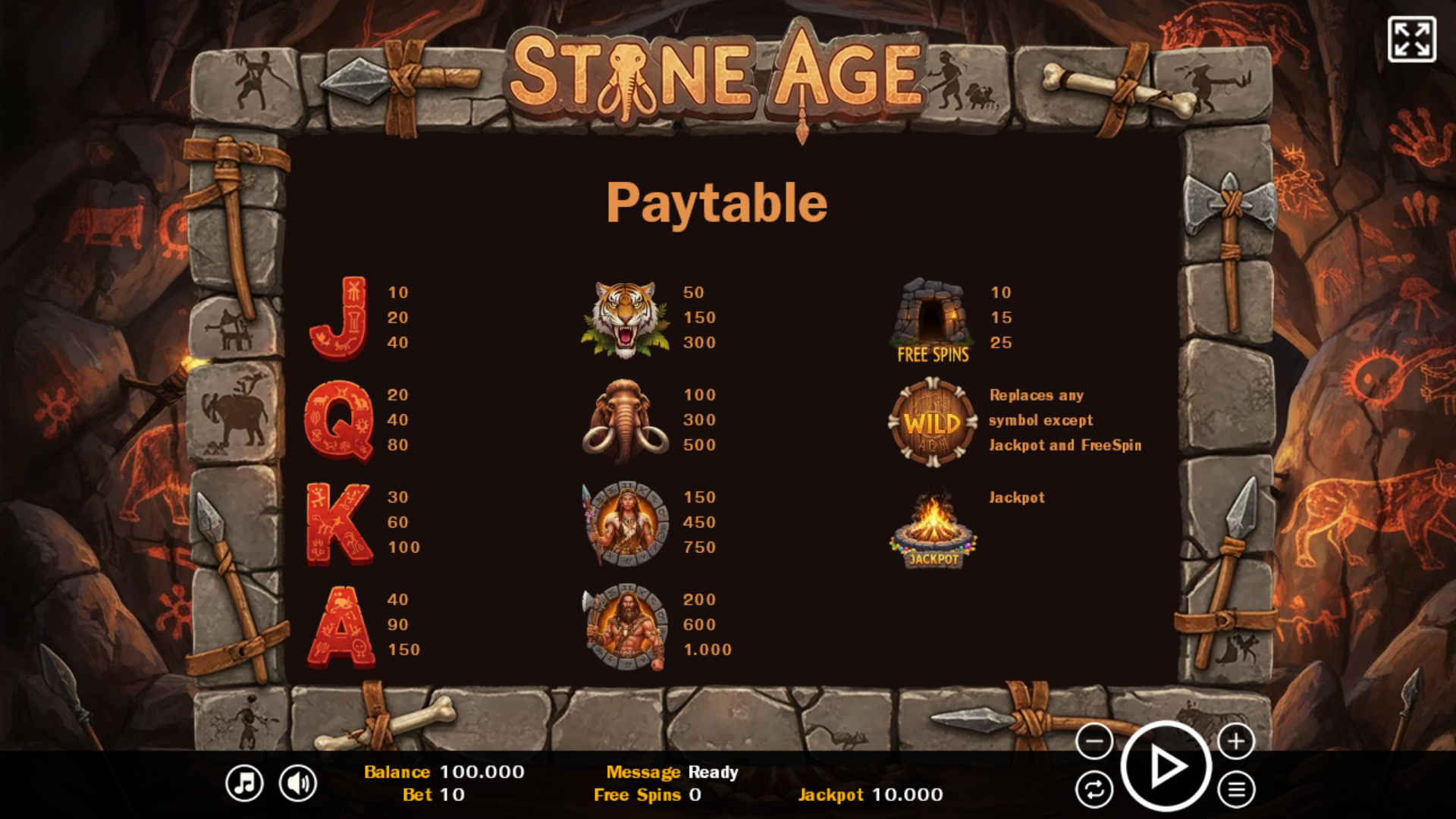Toggle the background music note button
The image size is (1456, 819).
[244, 783]
